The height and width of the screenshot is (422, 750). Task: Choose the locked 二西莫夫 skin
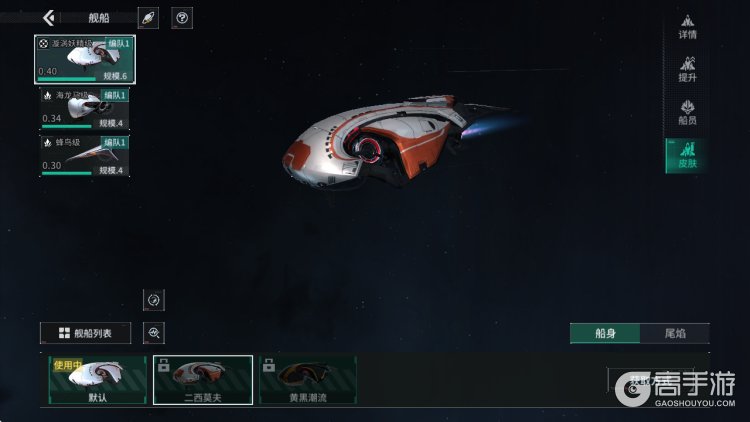coord(202,379)
